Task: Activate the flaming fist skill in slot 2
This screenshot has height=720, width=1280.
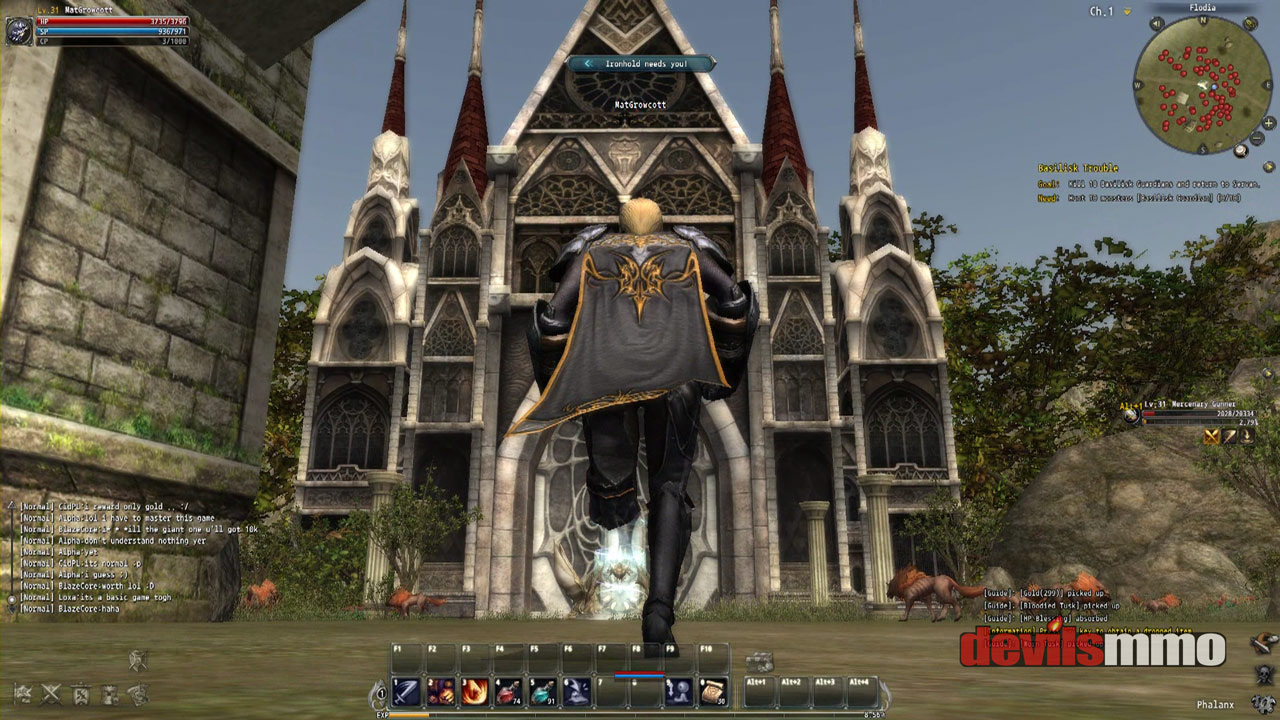Action: 440,691
